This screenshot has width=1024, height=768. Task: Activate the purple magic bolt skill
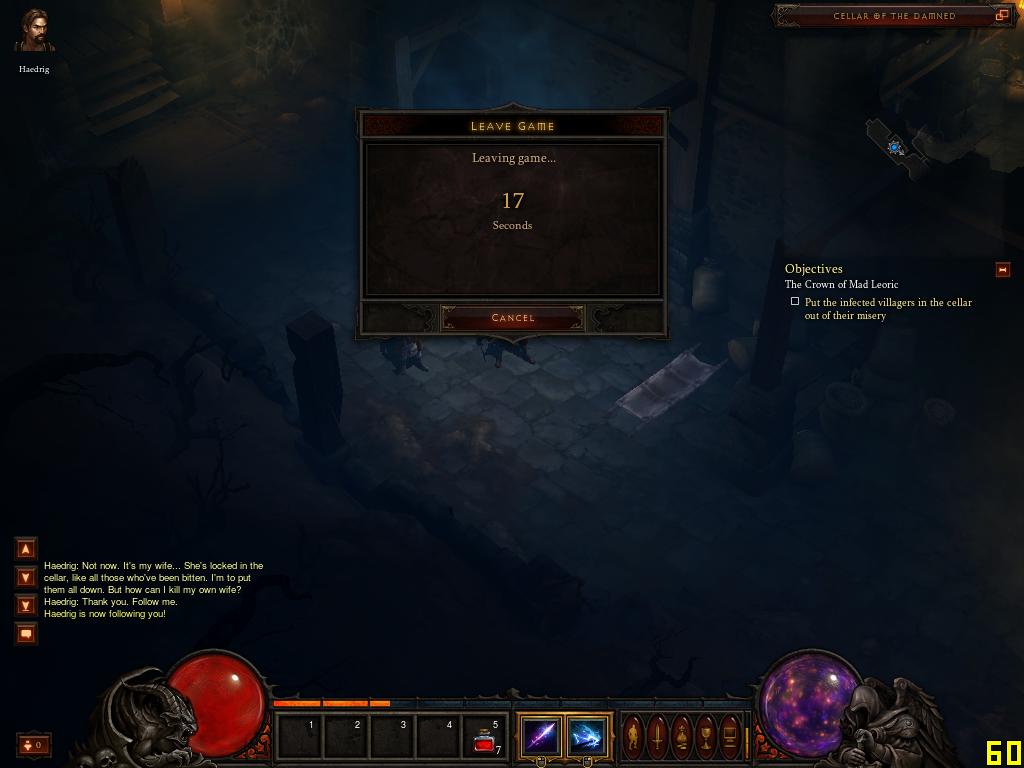click(541, 737)
